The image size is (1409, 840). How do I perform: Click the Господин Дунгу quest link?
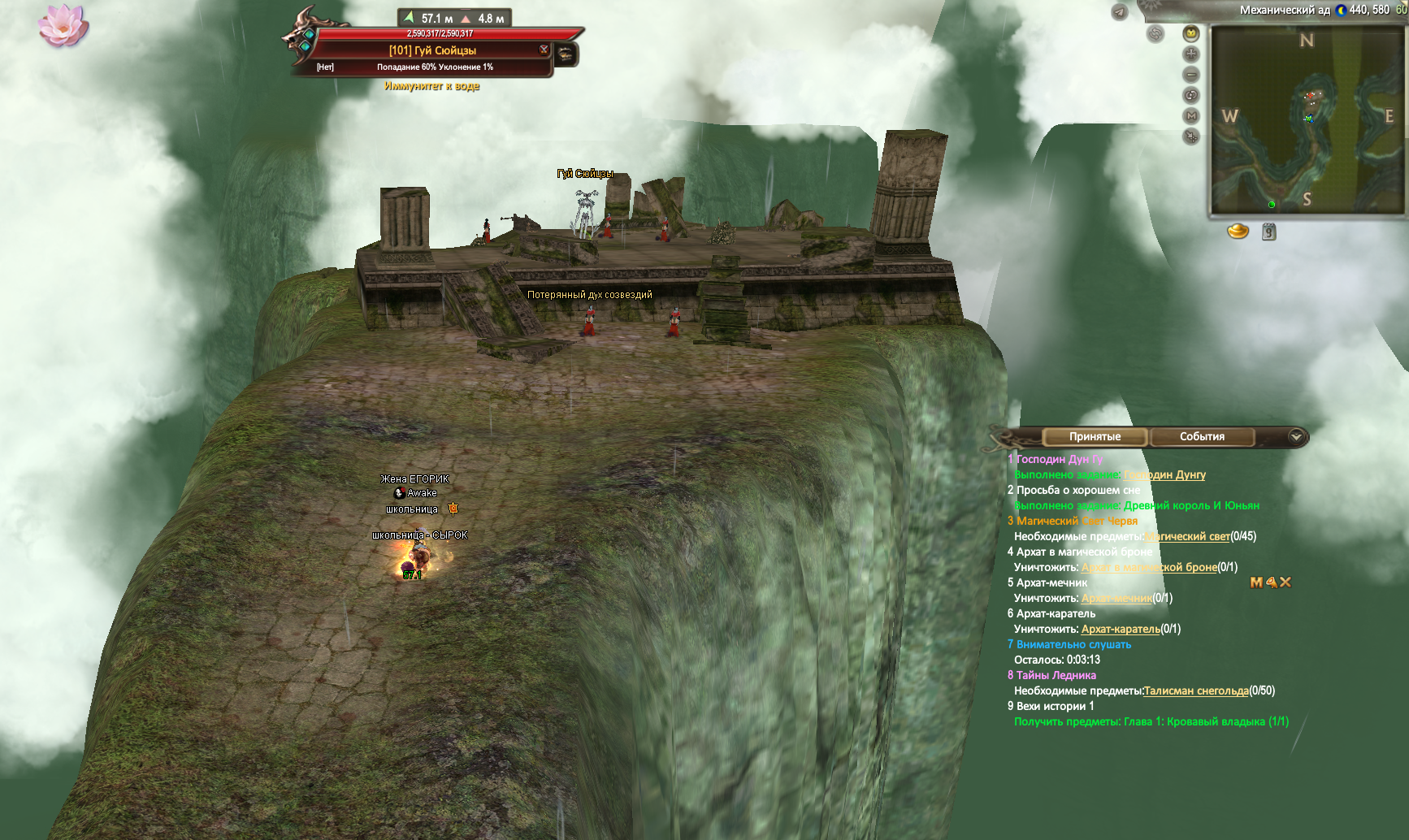click(x=1164, y=475)
